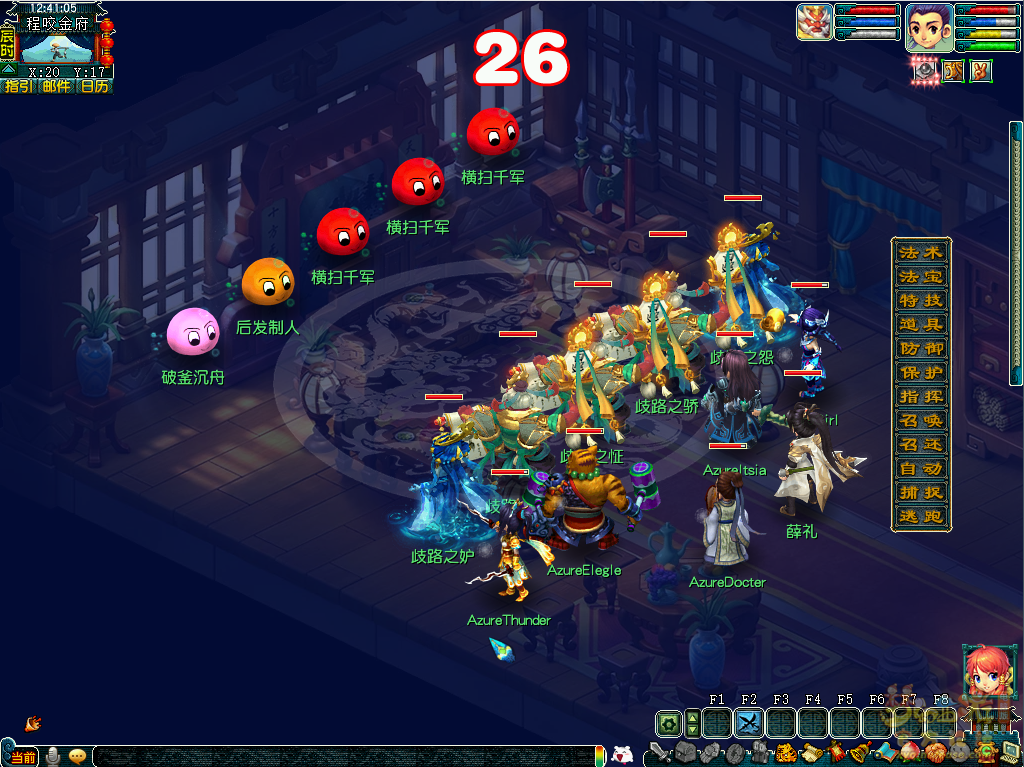Viewport: 1024px width, 767px height.
Task: Click the player character portrait at top
Action: pos(928,27)
